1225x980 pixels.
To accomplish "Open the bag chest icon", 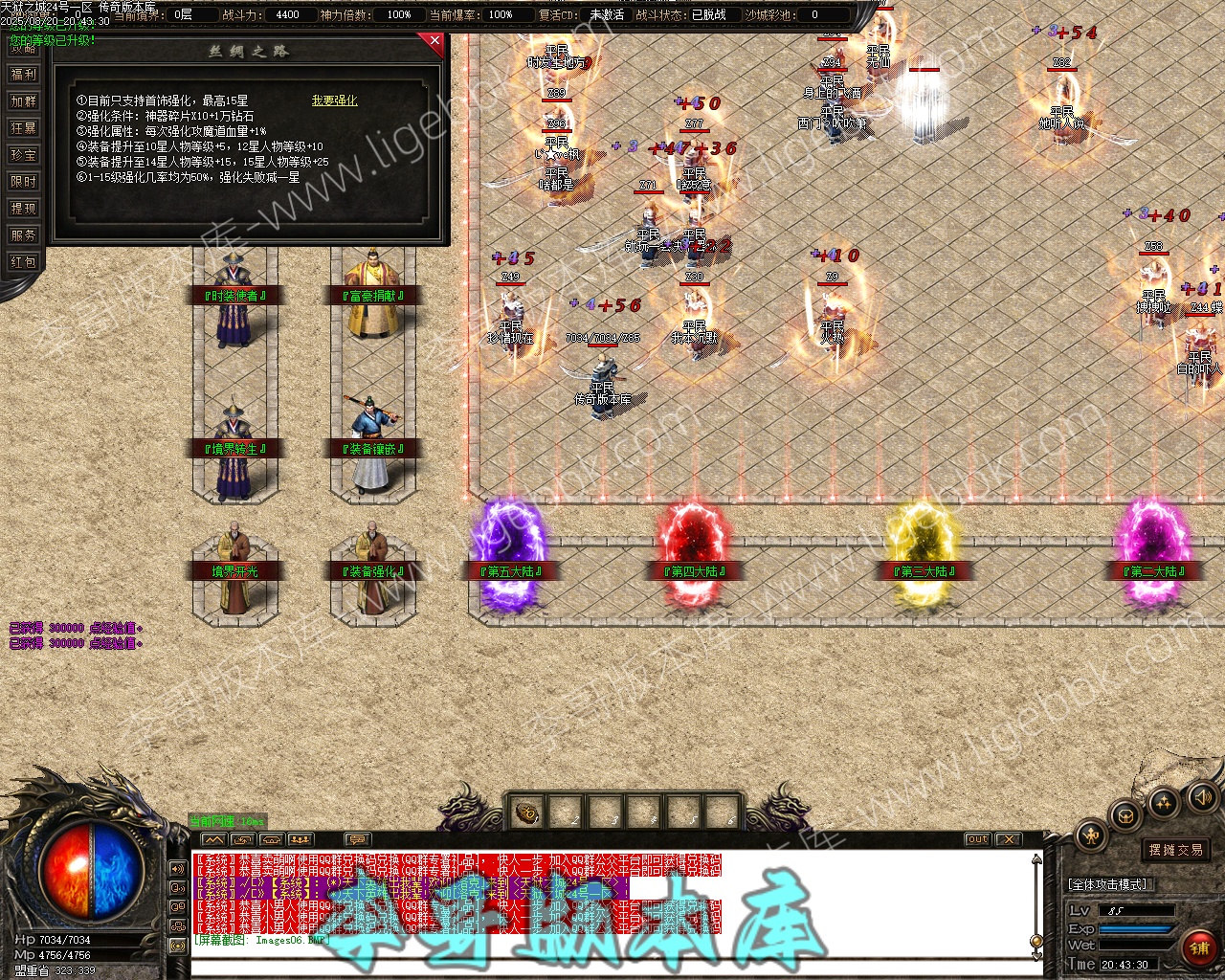I will (x=1125, y=816).
